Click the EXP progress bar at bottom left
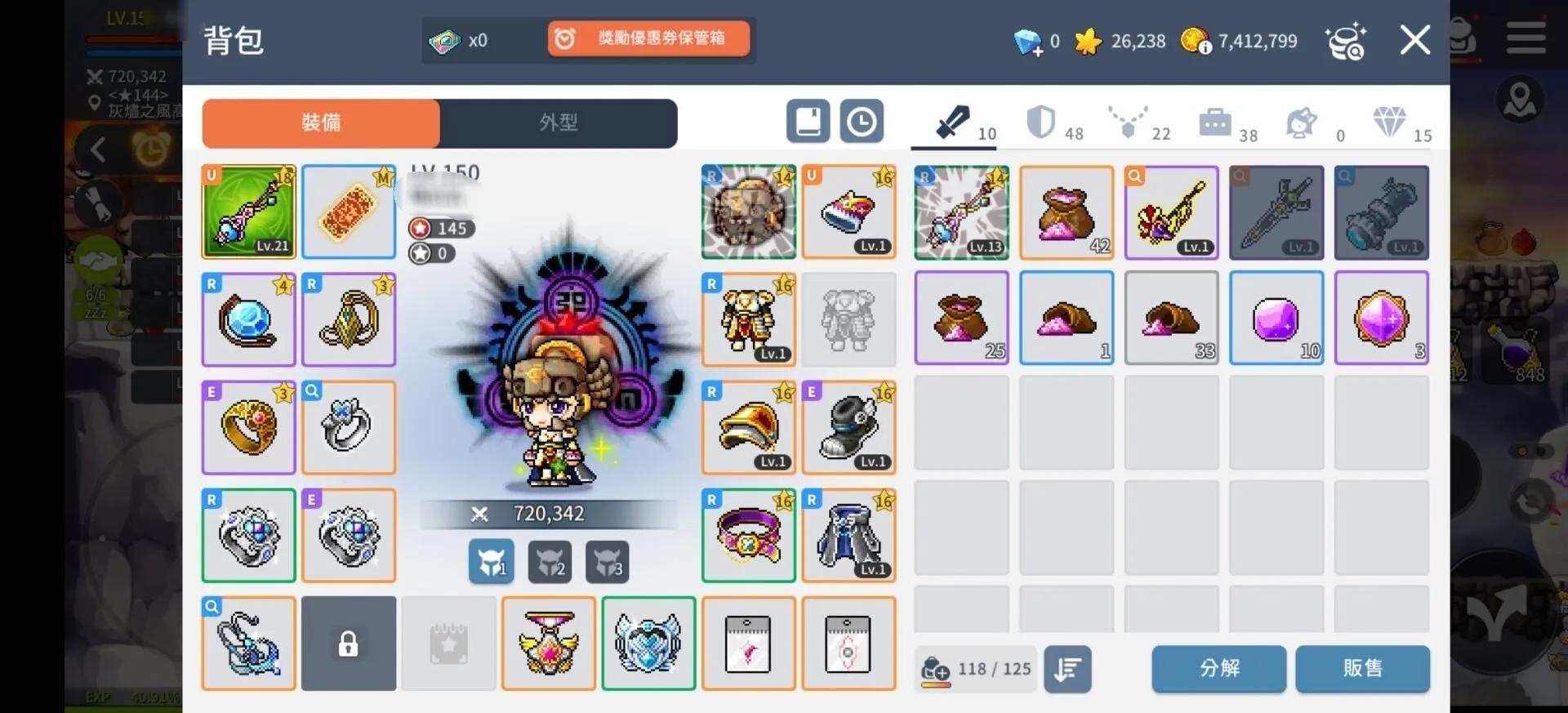The width and height of the screenshot is (1568, 713). [122, 698]
